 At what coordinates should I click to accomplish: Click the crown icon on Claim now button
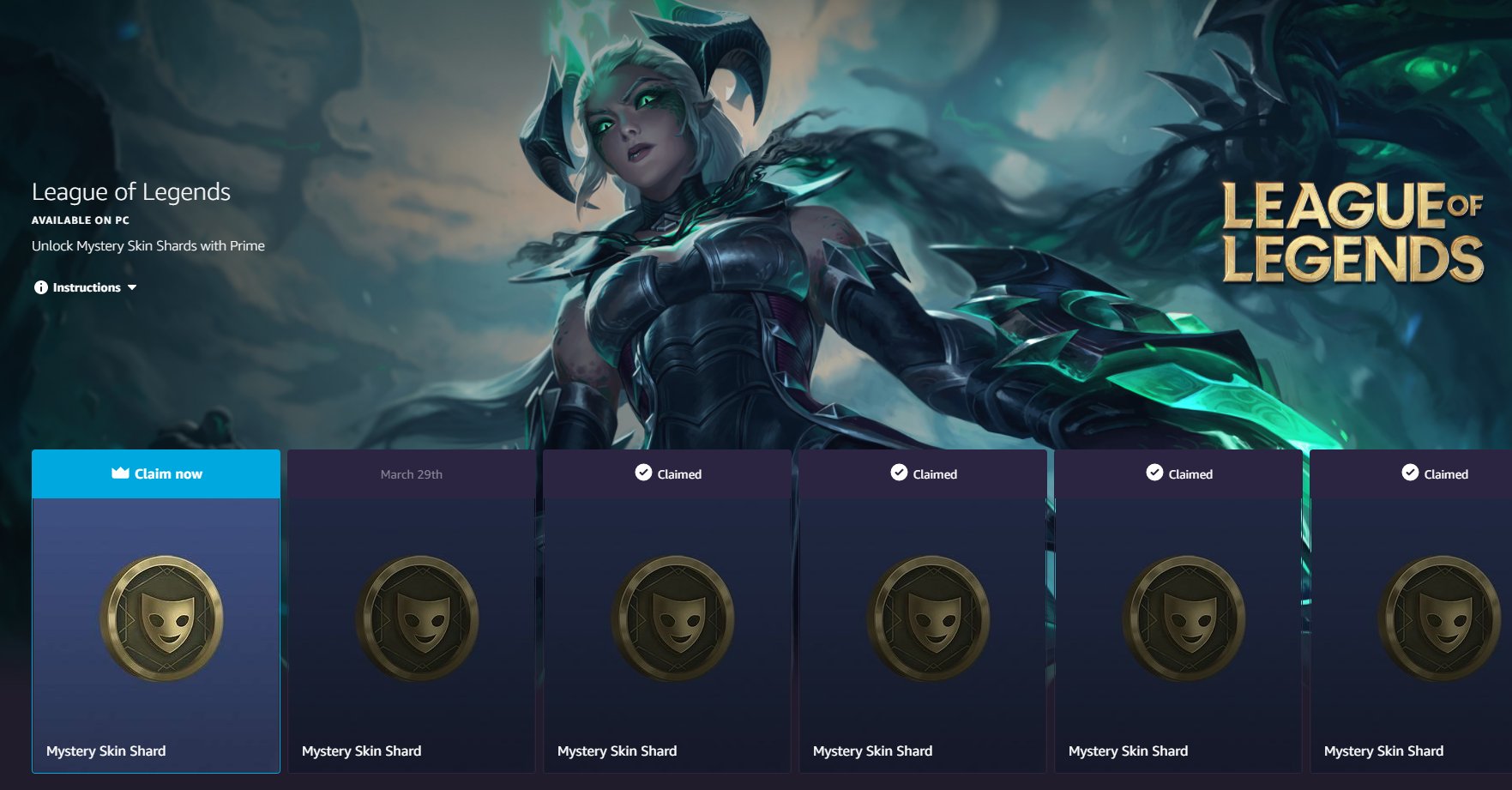click(120, 473)
